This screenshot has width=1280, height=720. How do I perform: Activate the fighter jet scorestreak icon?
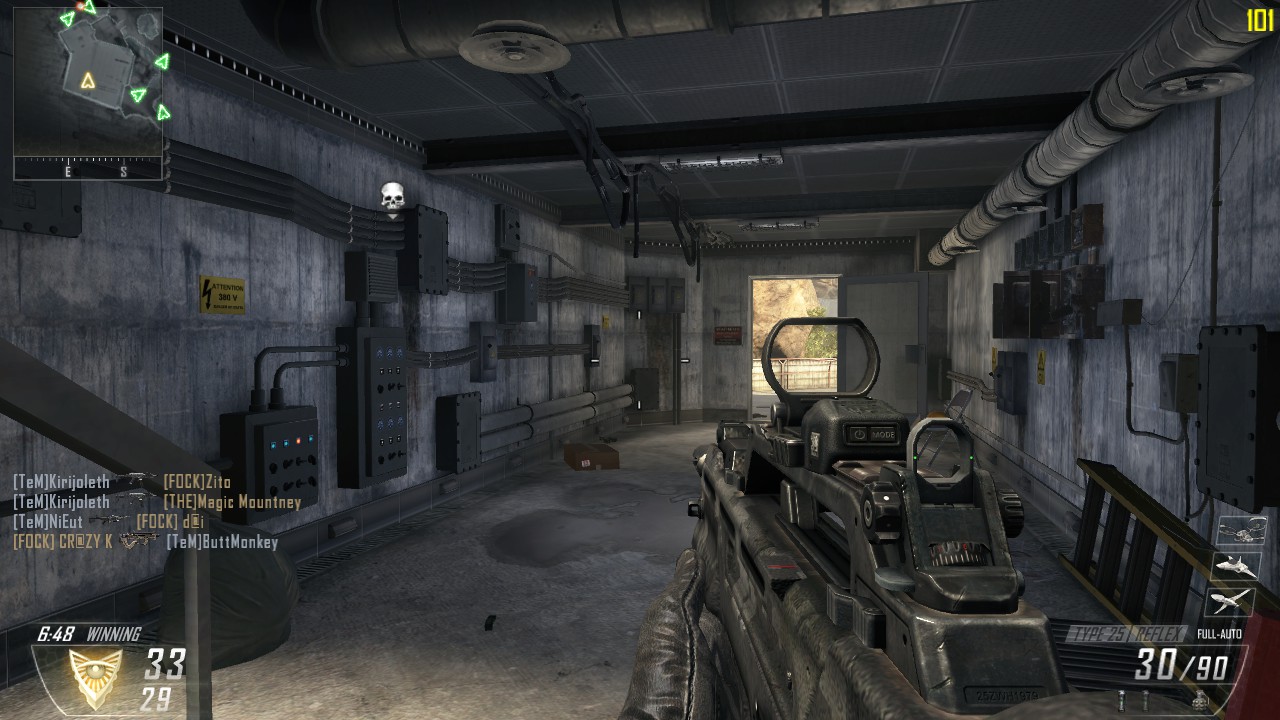click(x=1235, y=566)
